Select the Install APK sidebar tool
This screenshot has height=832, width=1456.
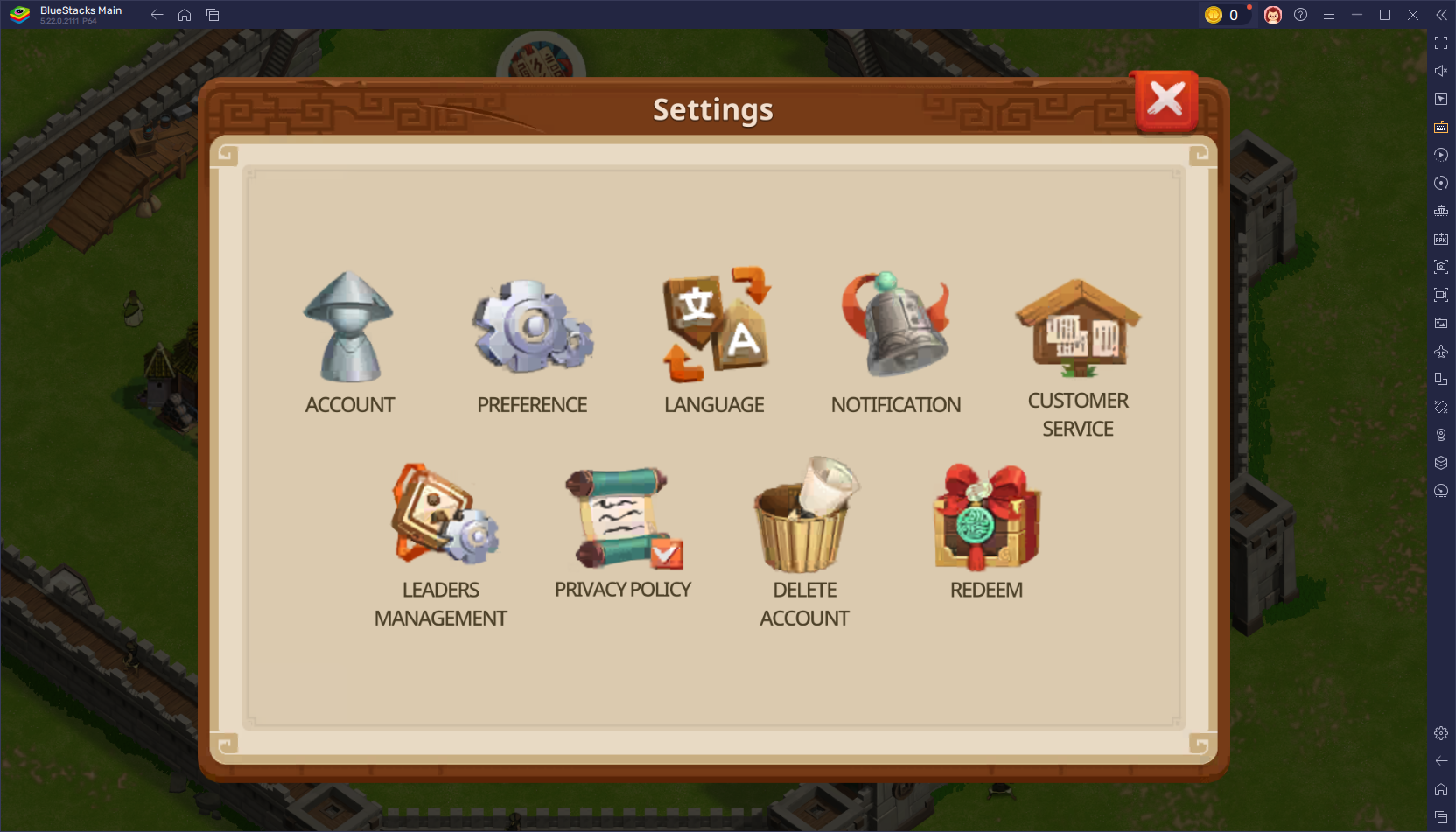(1441, 238)
